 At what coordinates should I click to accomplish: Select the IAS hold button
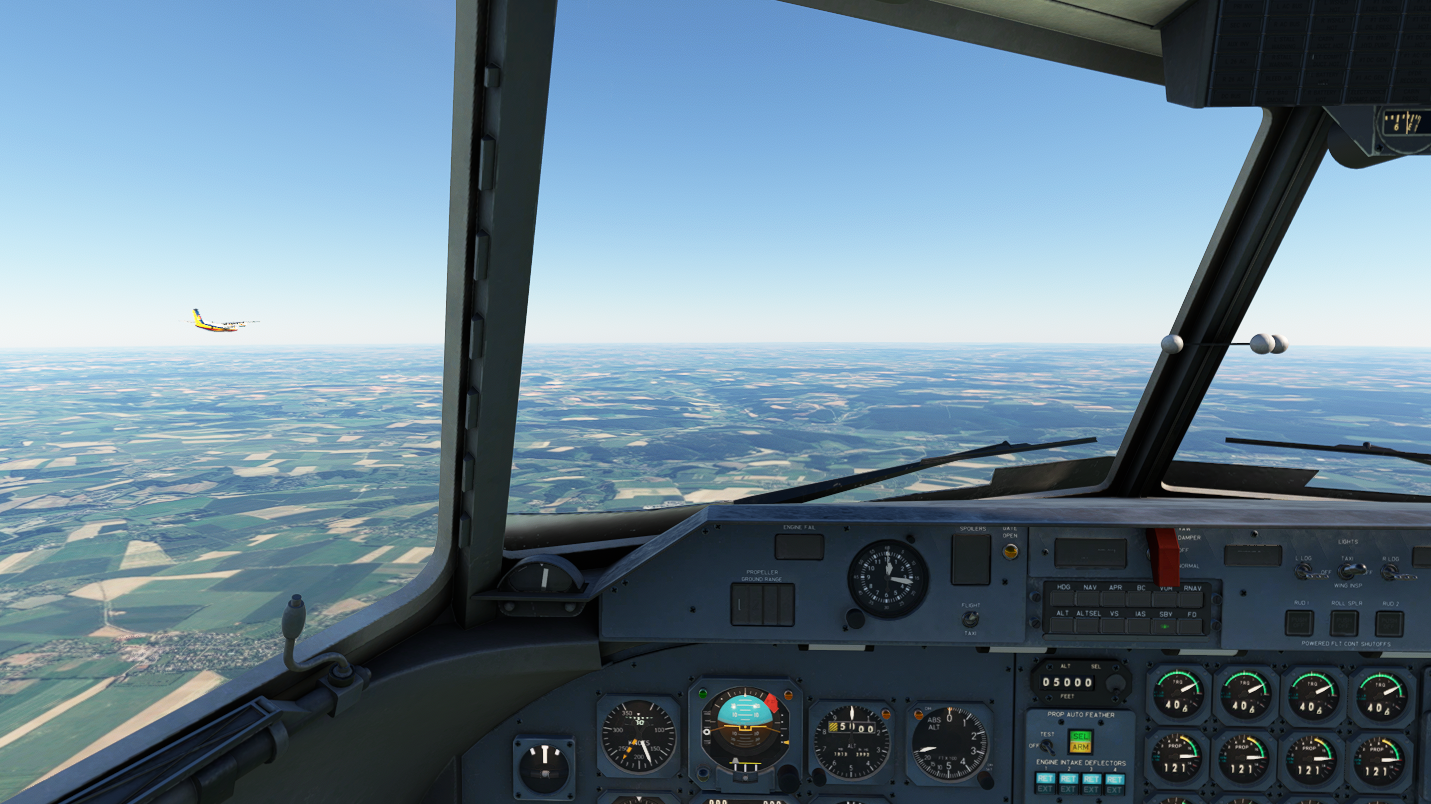tap(1140, 626)
